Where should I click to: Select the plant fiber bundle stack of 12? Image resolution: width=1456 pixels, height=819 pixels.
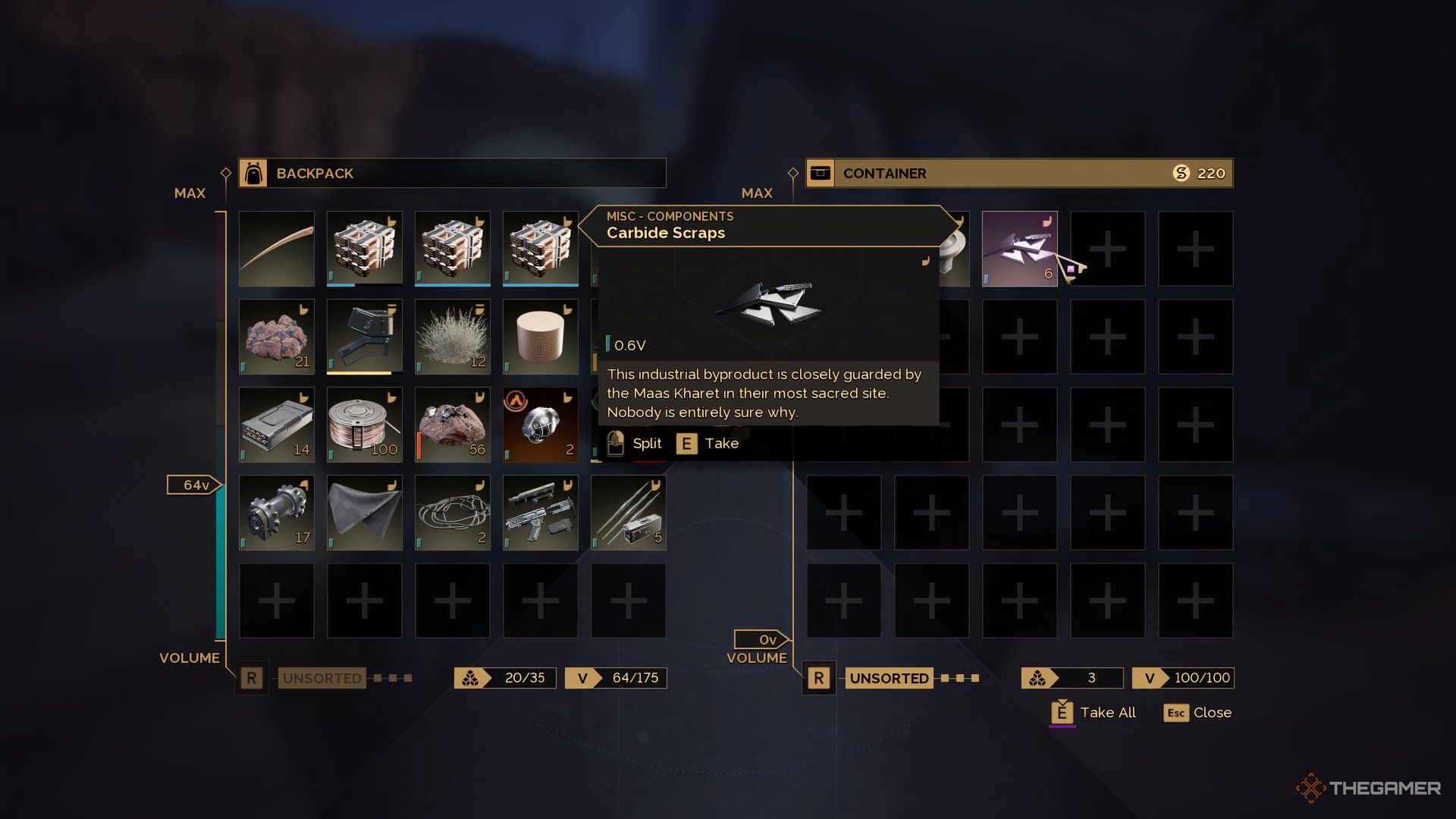[453, 337]
